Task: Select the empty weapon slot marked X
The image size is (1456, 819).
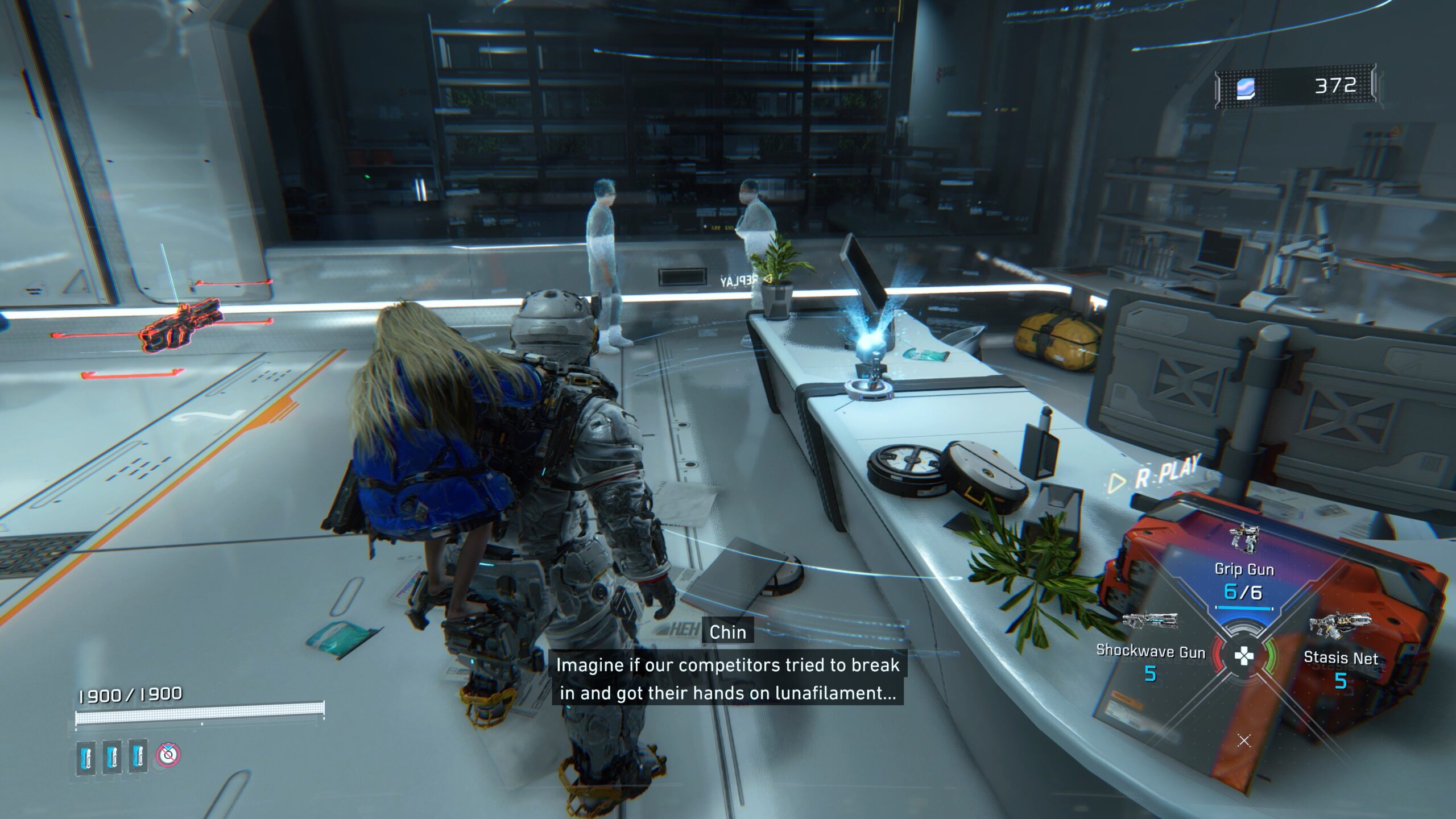Action: point(1244,741)
